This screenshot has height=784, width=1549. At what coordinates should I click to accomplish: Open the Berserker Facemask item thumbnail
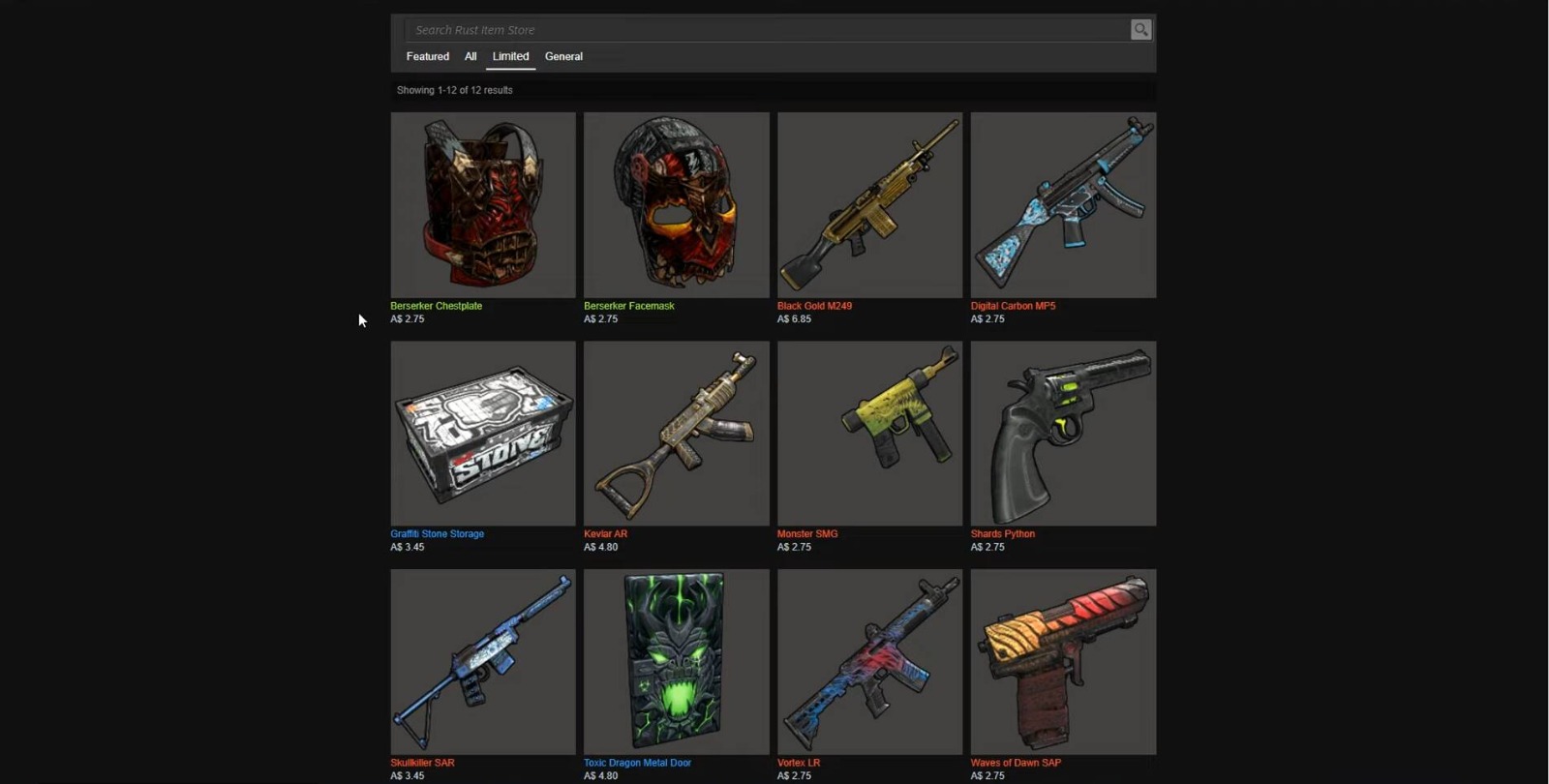pyautogui.click(x=676, y=204)
